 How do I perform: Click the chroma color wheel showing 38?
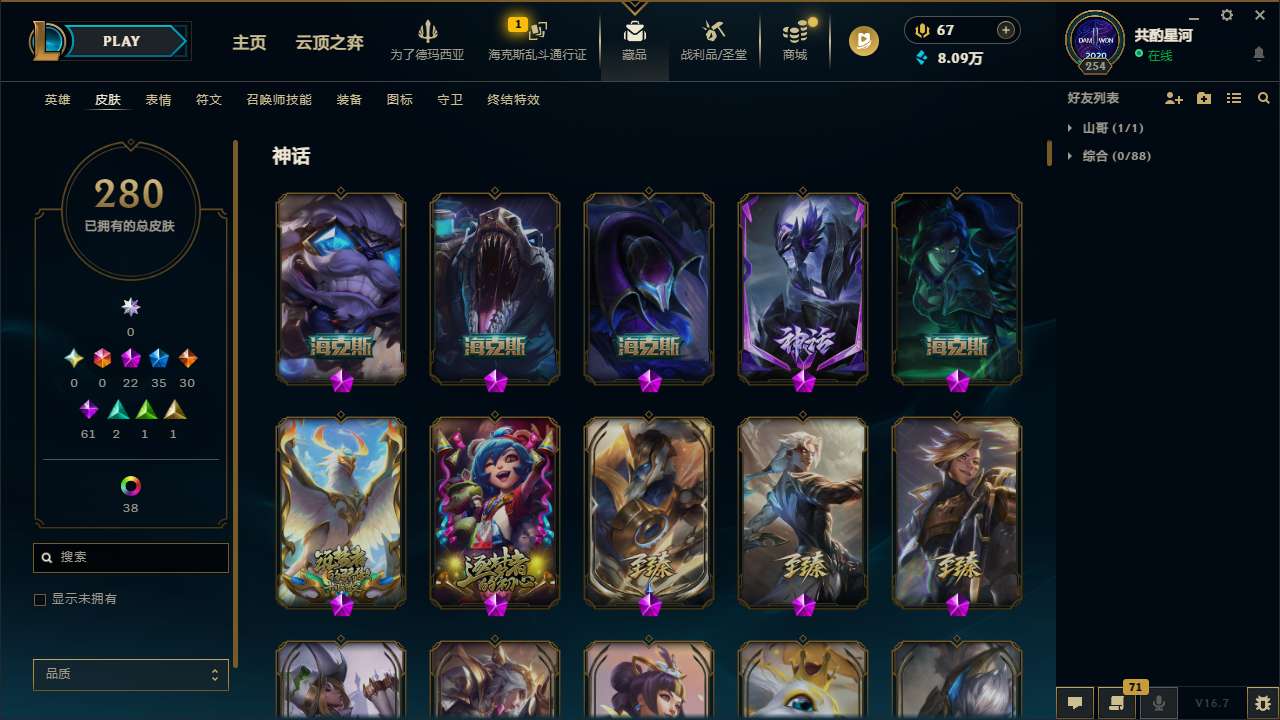pos(130,487)
